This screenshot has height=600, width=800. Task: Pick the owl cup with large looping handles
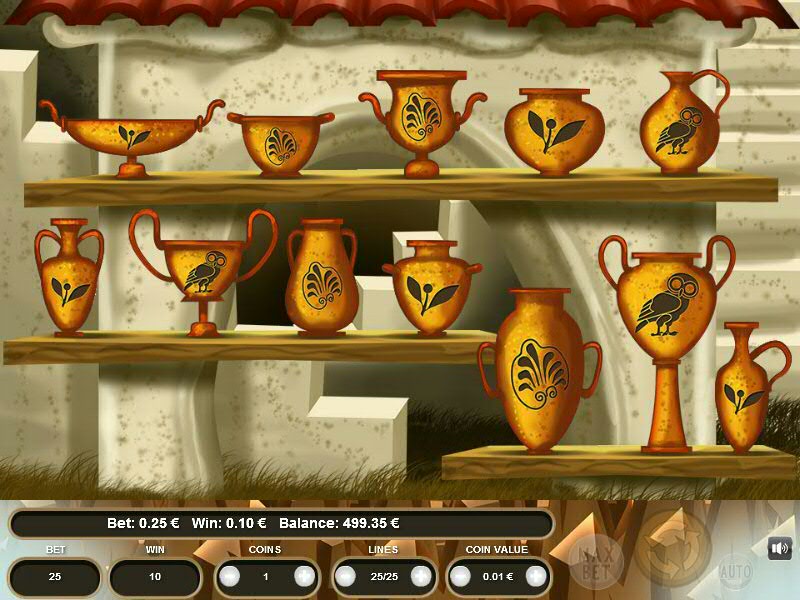click(x=203, y=270)
